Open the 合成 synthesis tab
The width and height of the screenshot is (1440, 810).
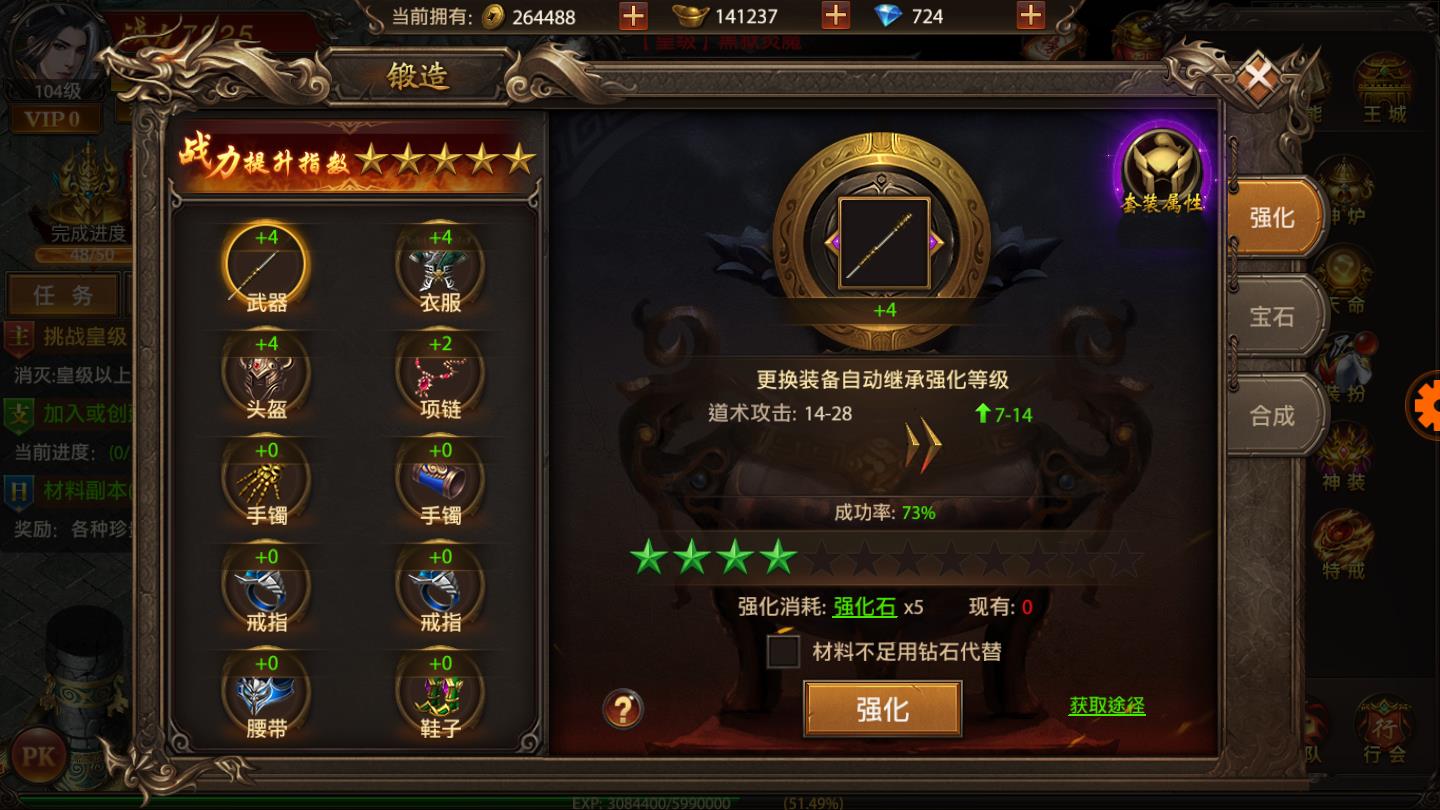click(1271, 415)
